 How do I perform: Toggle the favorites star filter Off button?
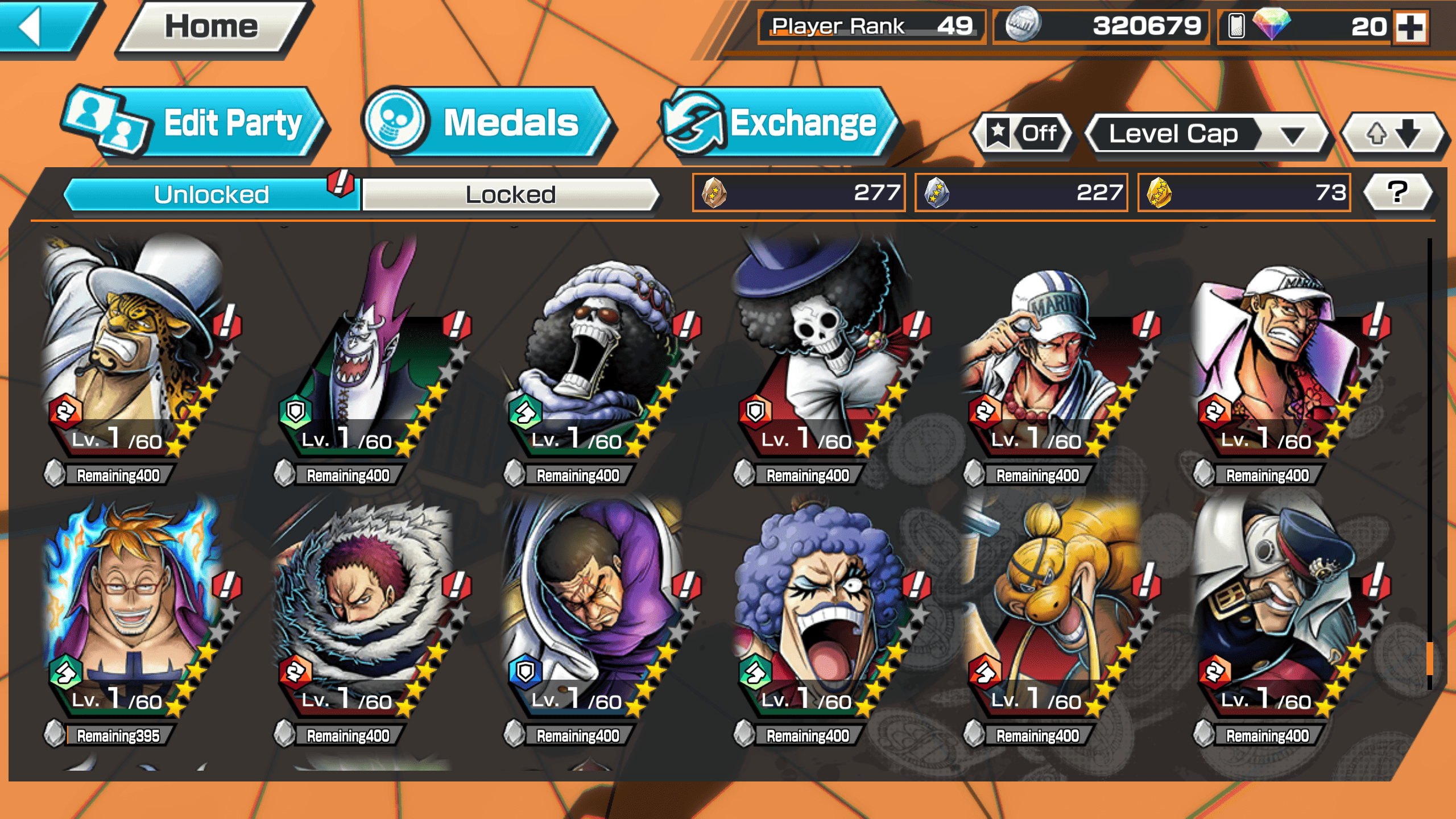coord(1022,134)
